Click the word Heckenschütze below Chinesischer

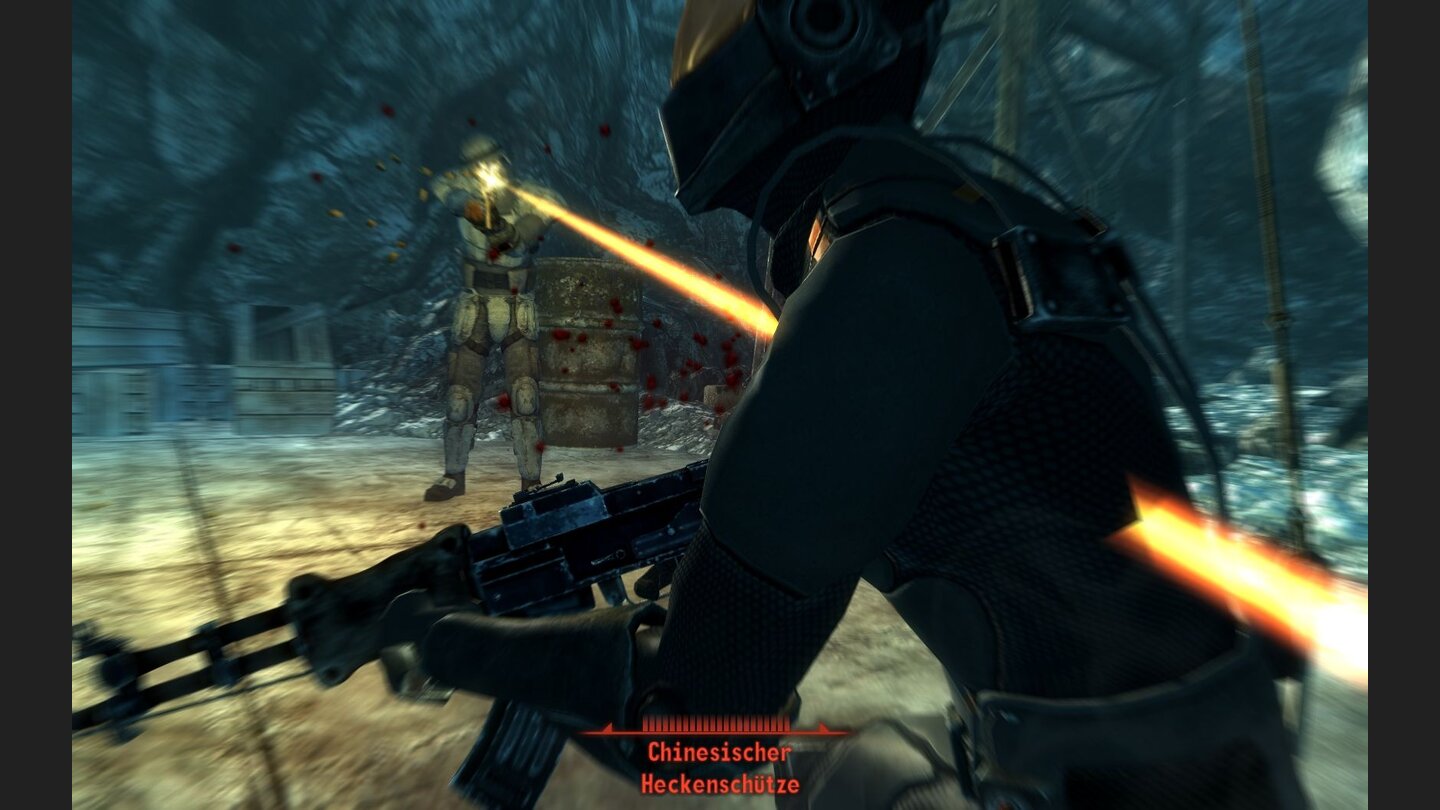(722, 785)
